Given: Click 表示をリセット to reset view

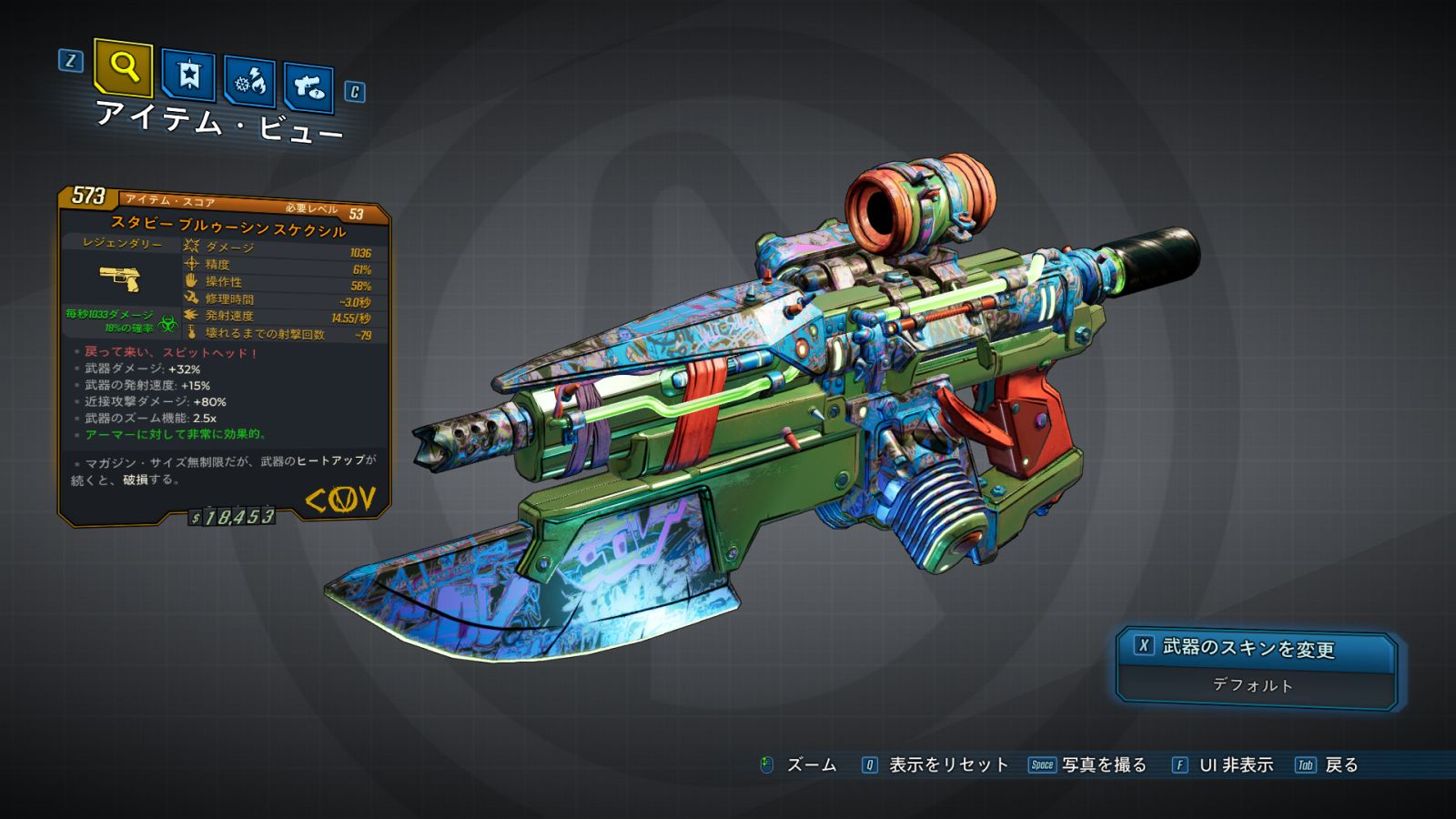Looking at the screenshot, I should (947, 765).
